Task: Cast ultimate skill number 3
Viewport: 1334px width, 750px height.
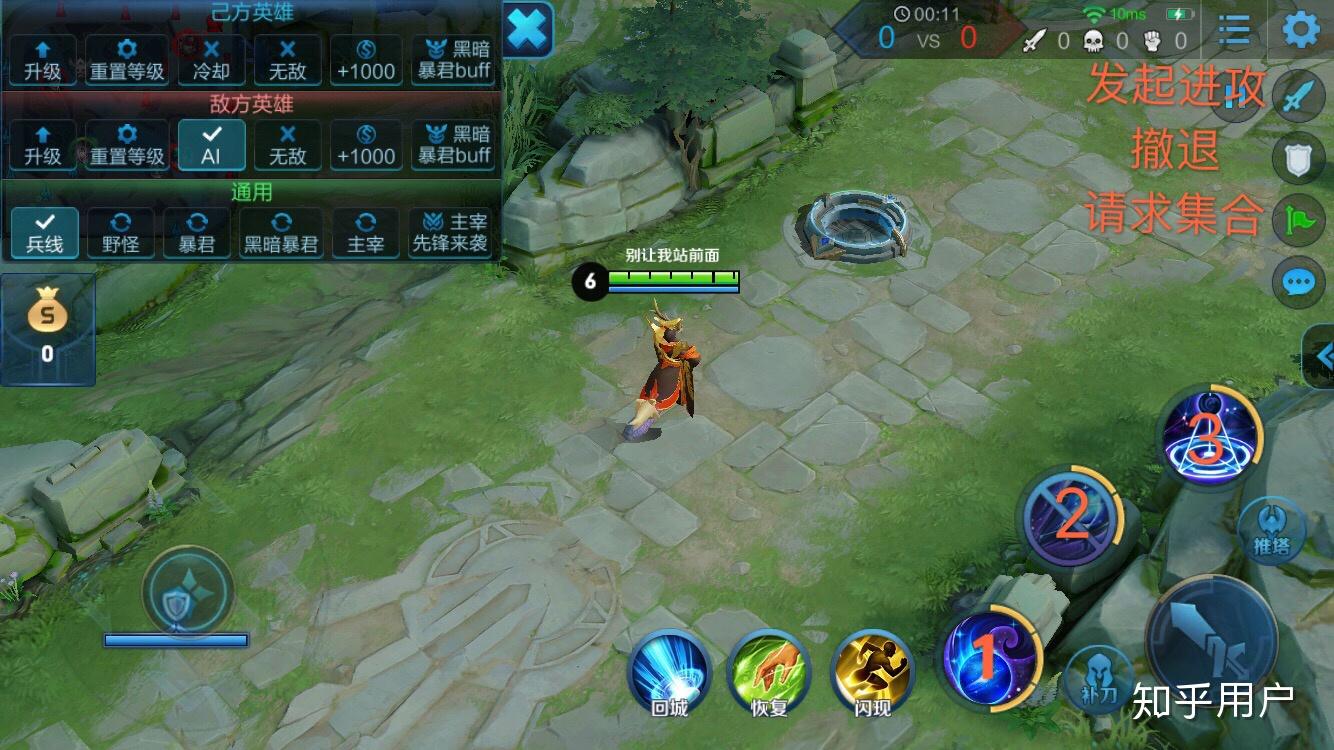Action: (1206, 436)
